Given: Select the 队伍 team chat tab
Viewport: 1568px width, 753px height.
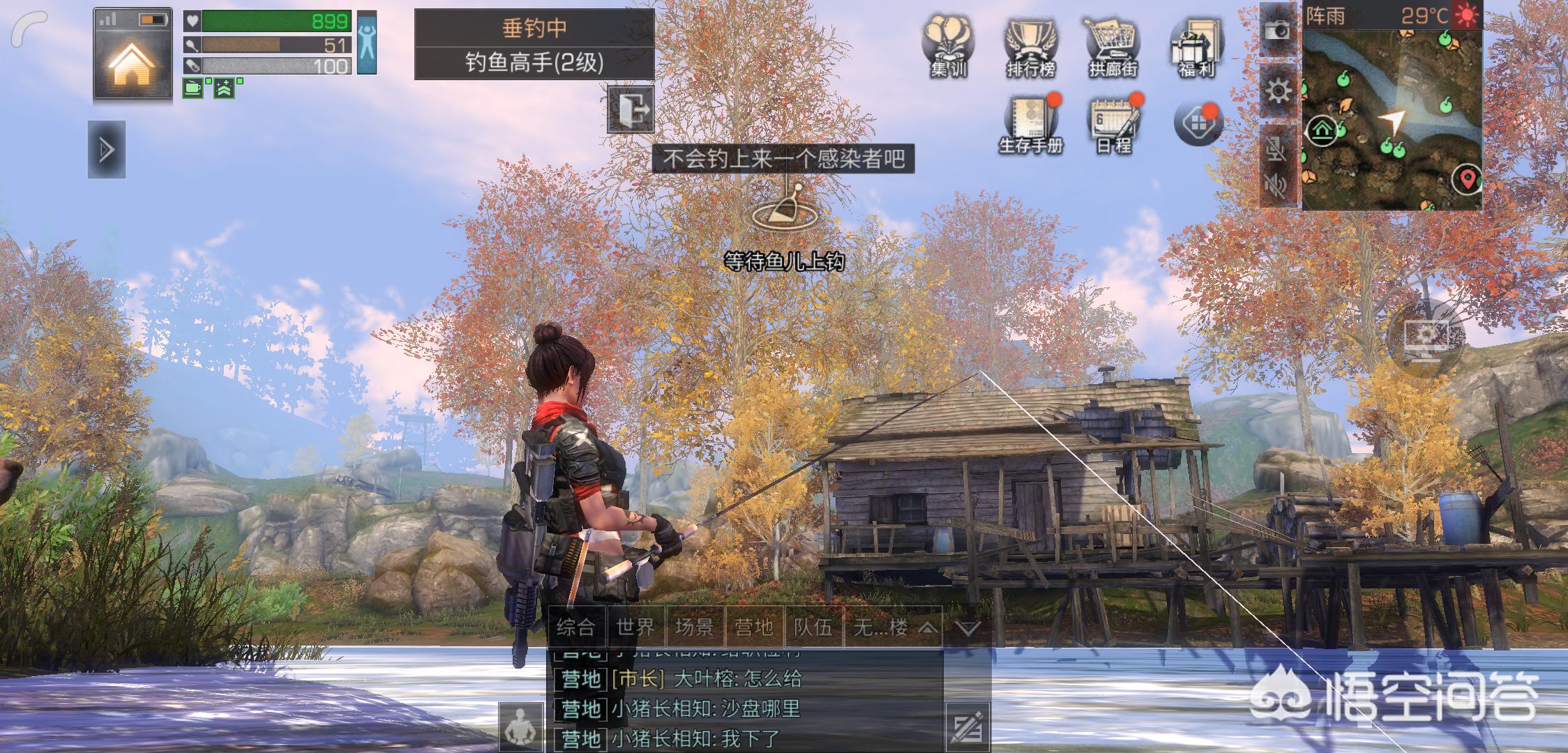Looking at the screenshot, I should [813, 627].
